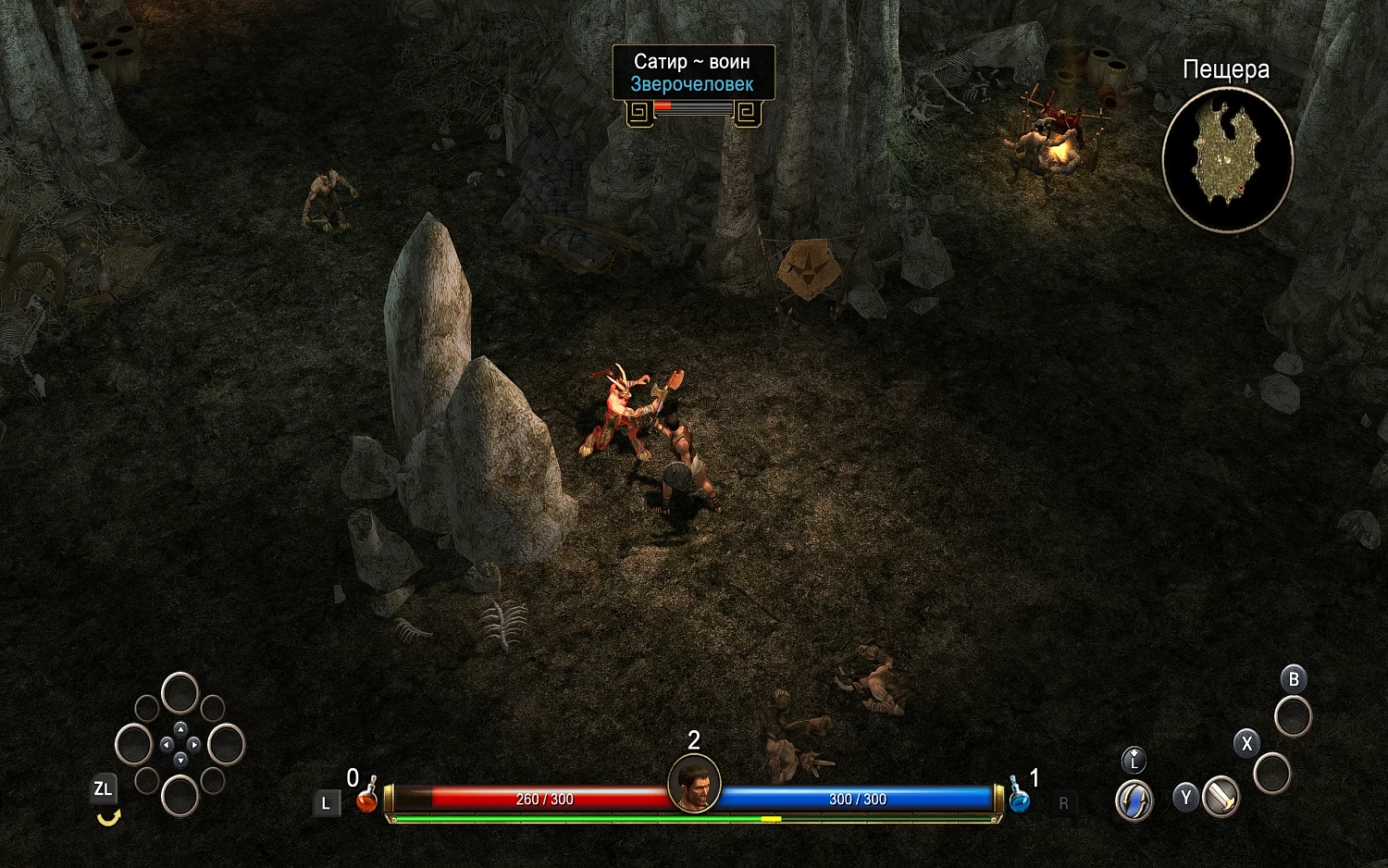The width and height of the screenshot is (1388, 868).
Task: Select the sword attack skill icon
Action: click(1221, 798)
